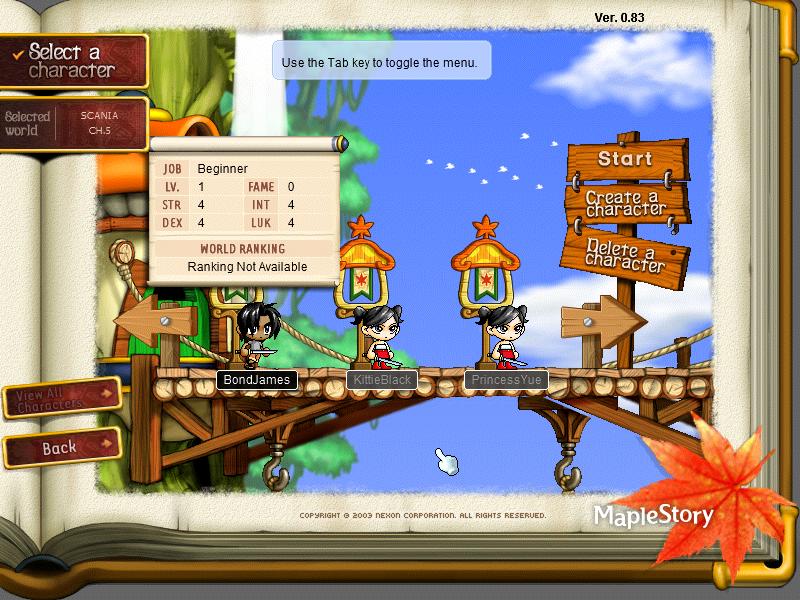The height and width of the screenshot is (600, 800).
Task: Click the Selected world Scania tab
Action: (x=73, y=123)
